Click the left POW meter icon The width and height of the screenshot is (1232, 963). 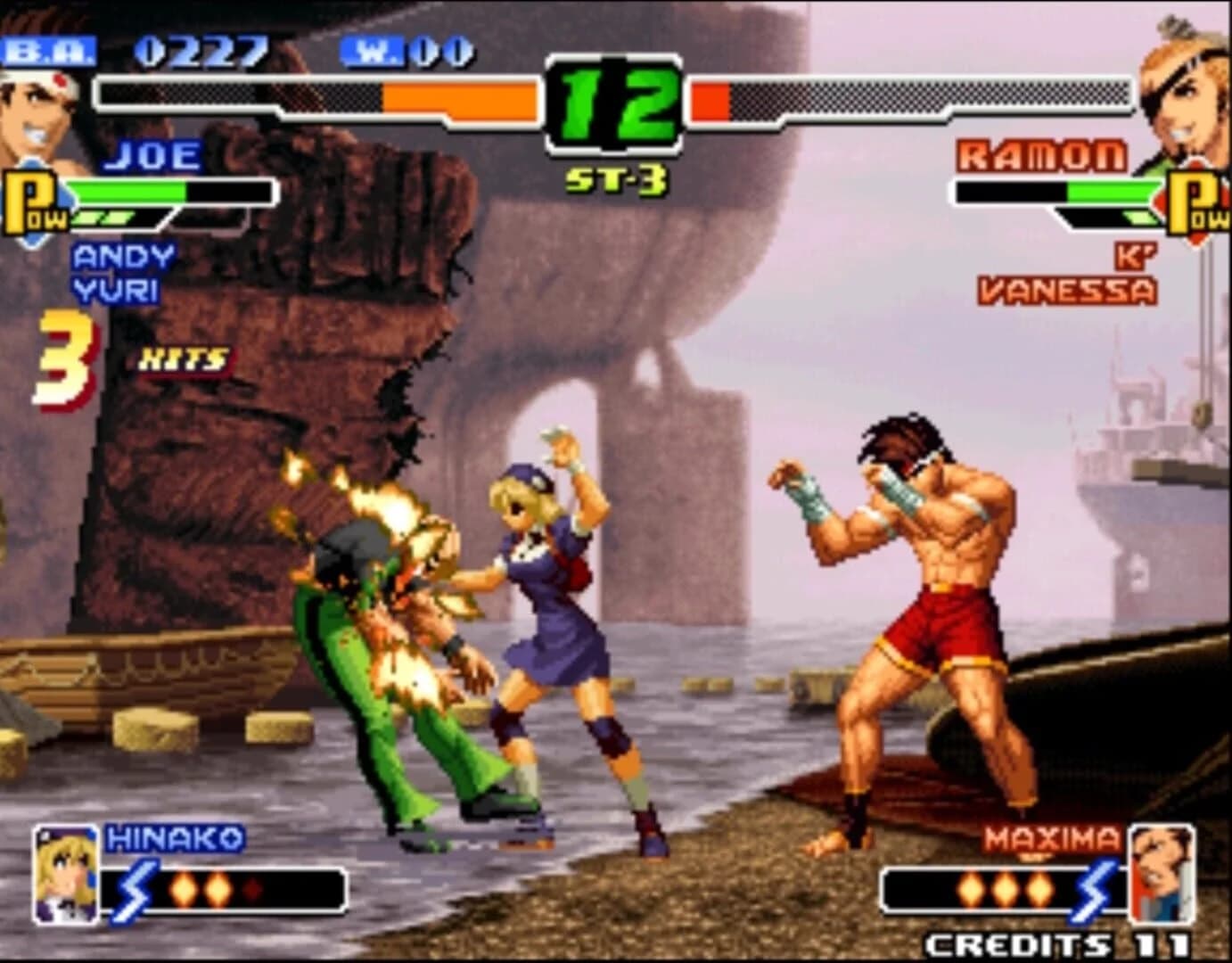pyautogui.click(x=31, y=201)
